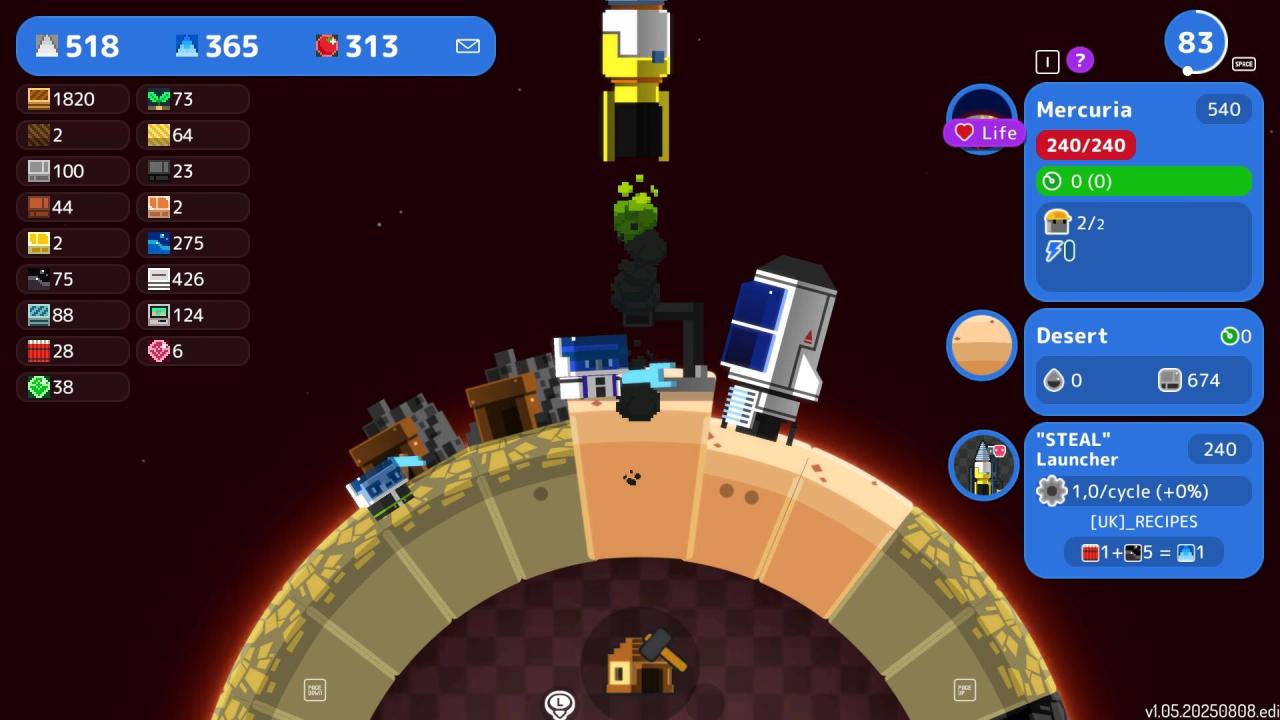Click the launcher recipe formula row
This screenshot has width=1280, height=720.
pyautogui.click(x=1143, y=552)
